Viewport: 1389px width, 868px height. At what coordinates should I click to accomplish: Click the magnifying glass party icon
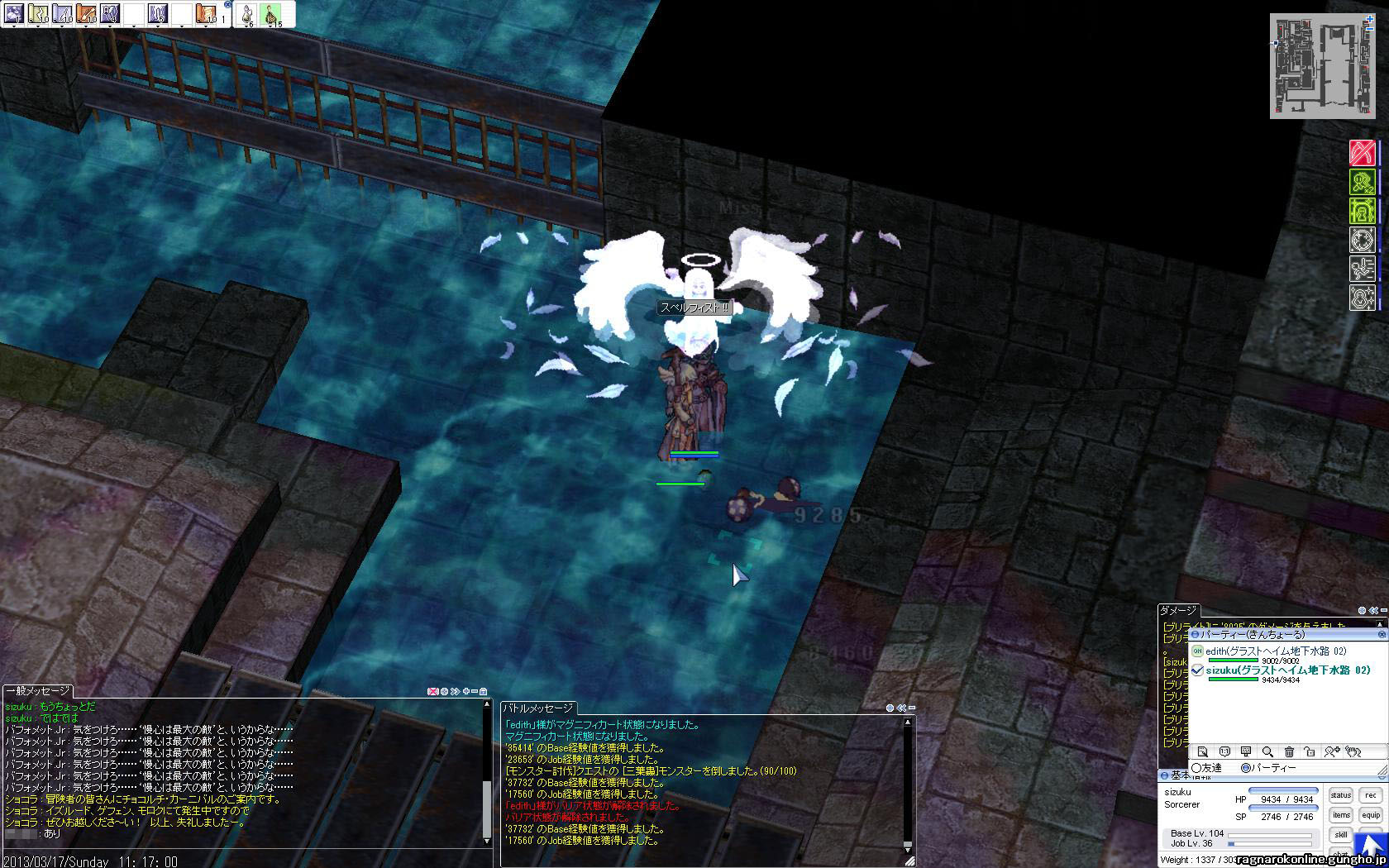point(1267,751)
